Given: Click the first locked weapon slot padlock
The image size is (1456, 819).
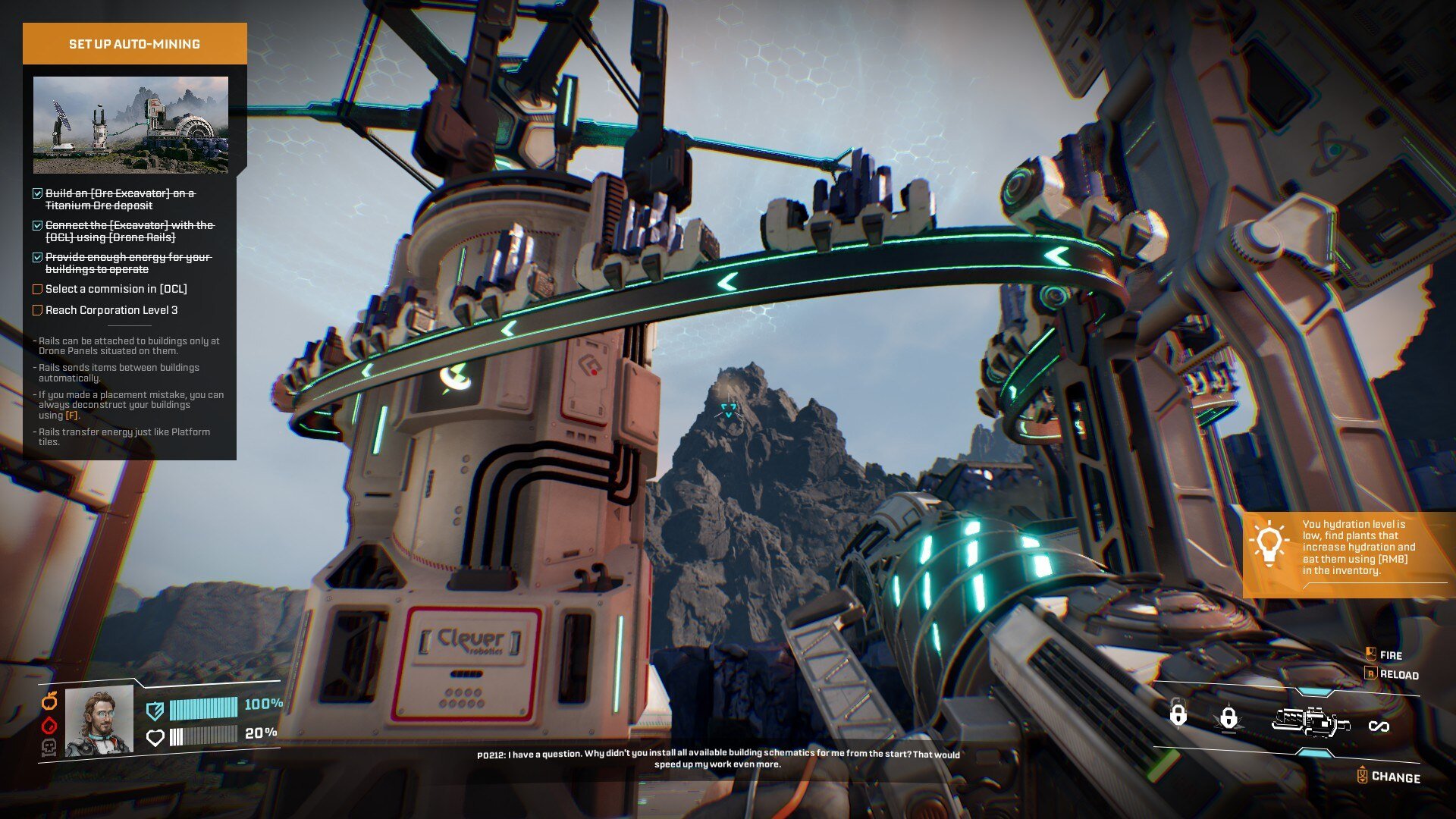Looking at the screenshot, I should [1178, 714].
